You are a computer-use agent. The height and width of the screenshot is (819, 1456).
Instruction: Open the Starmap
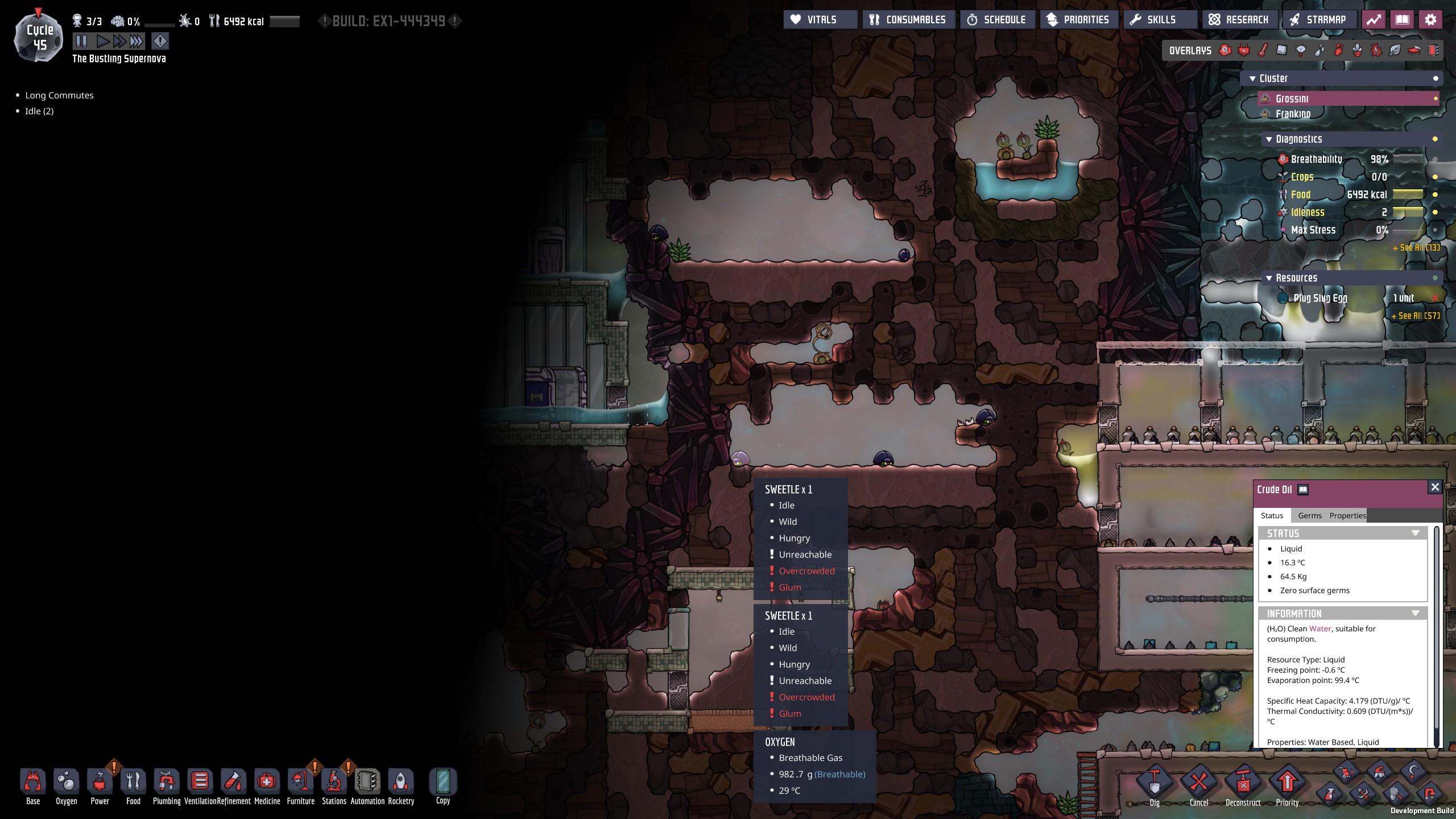coord(1318,20)
